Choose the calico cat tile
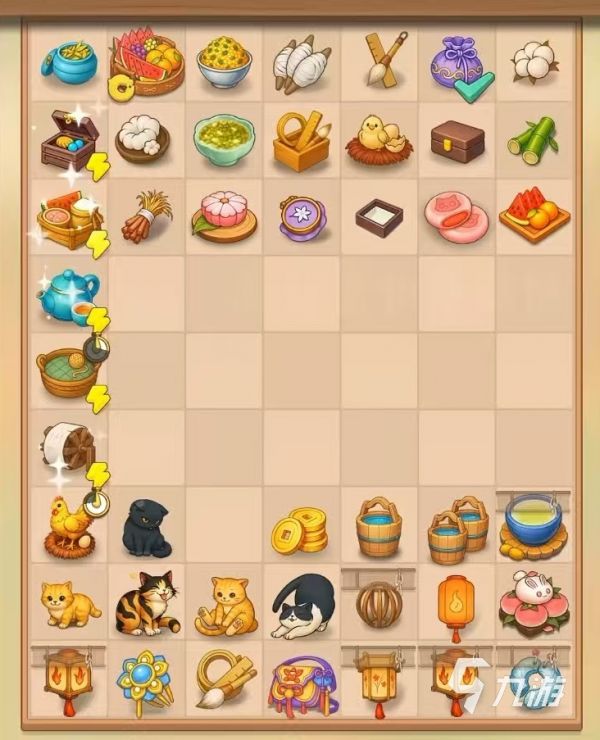 [145, 603]
